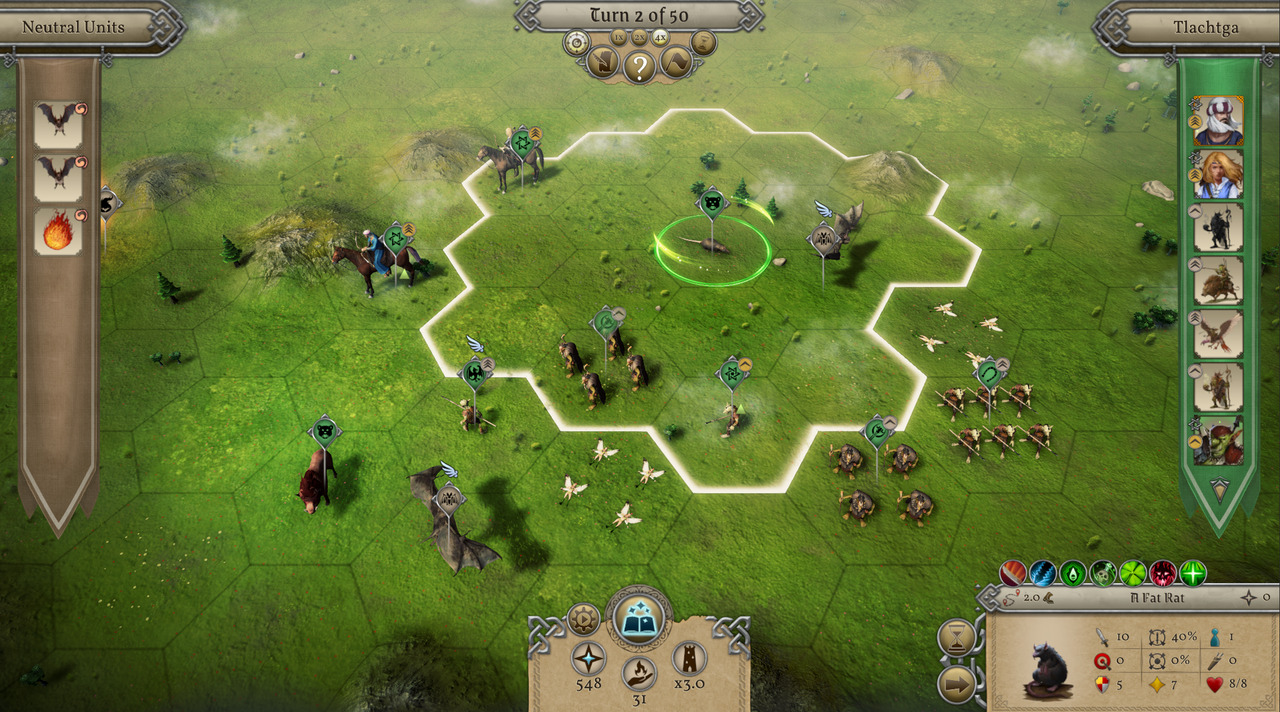Screen dimensions: 1280x712
Task: Click the red skull status icon
Action: [x=1163, y=573]
